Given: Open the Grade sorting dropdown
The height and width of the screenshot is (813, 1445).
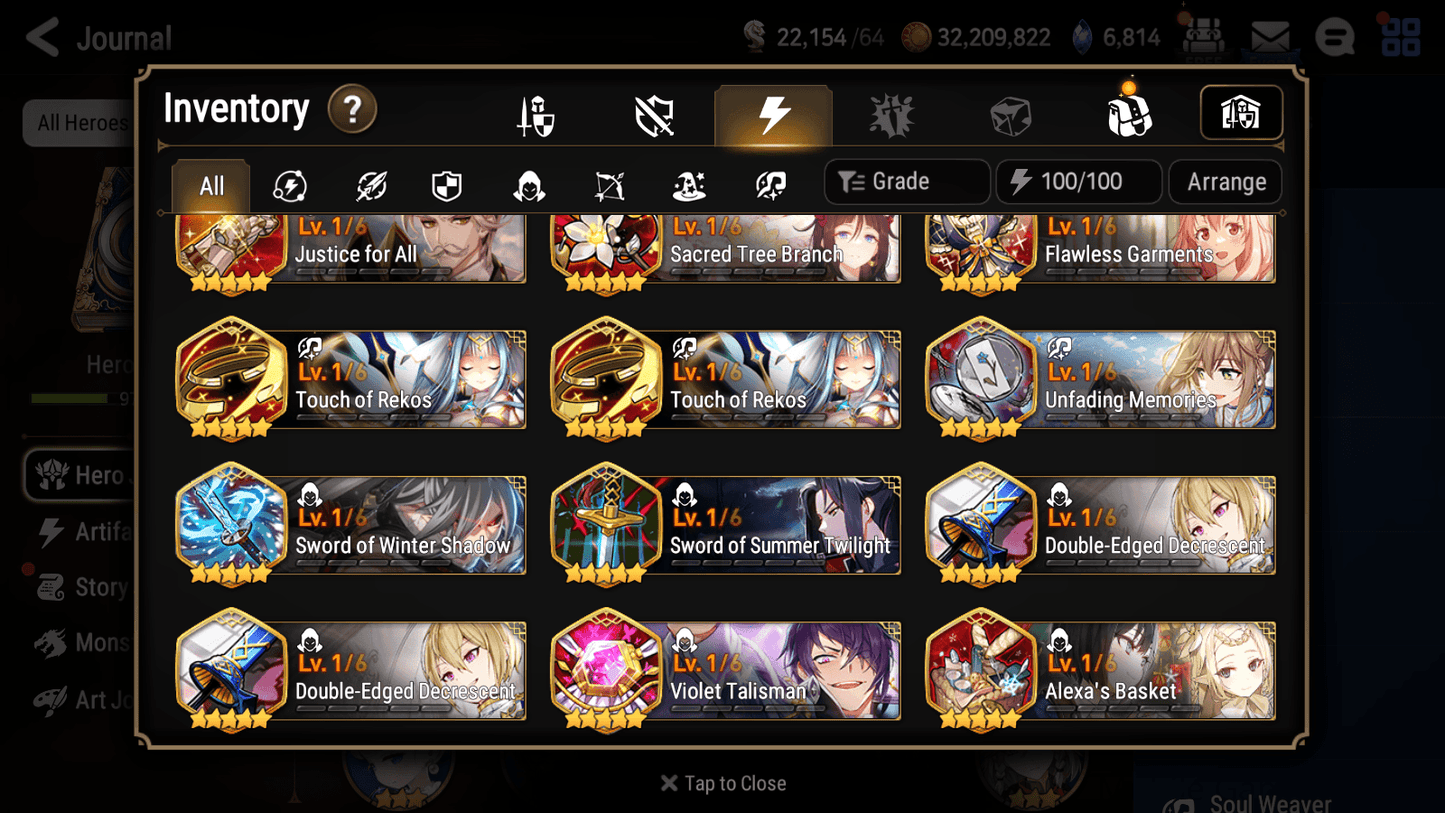Looking at the screenshot, I should click(x=906, y=182).
